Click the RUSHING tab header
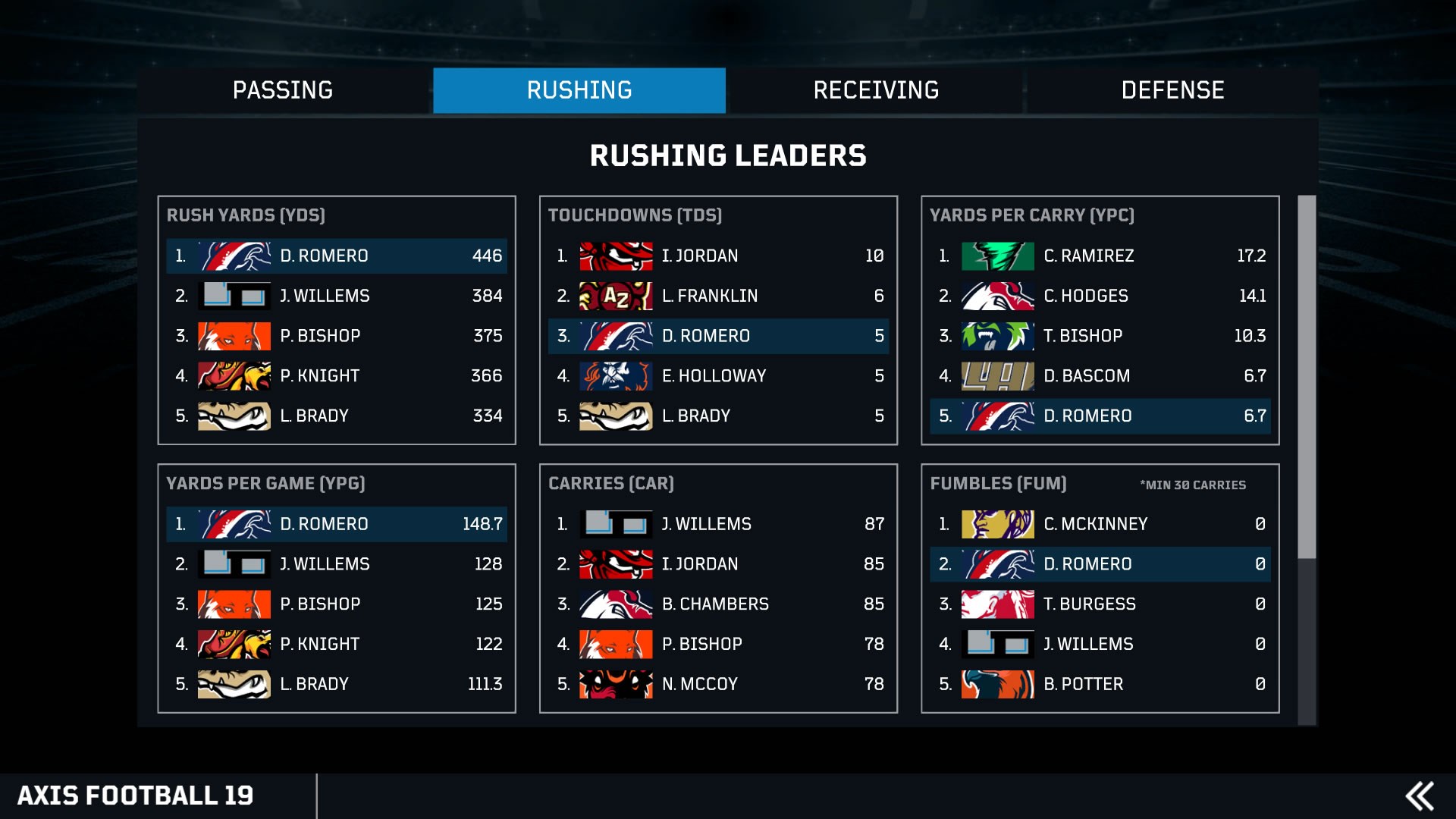1456x819 pixels. point(579,90)
